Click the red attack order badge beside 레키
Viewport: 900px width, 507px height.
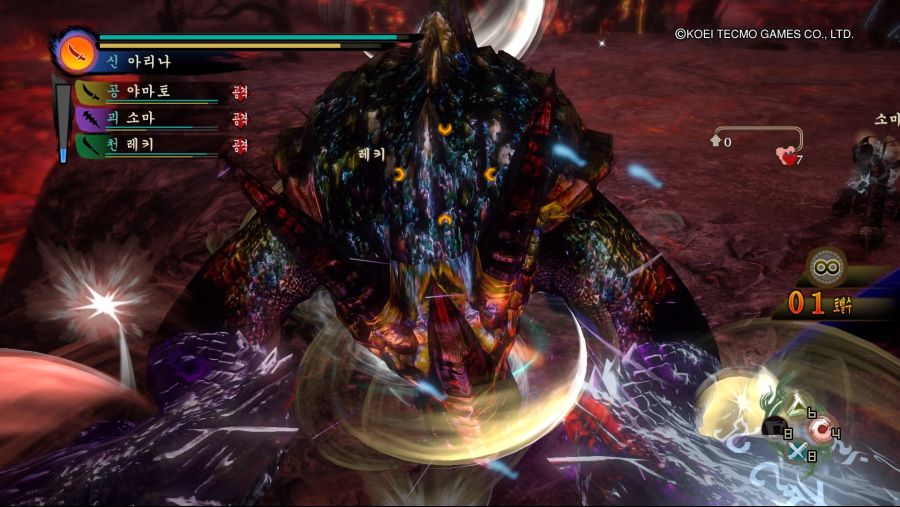(x=240, y=144)
